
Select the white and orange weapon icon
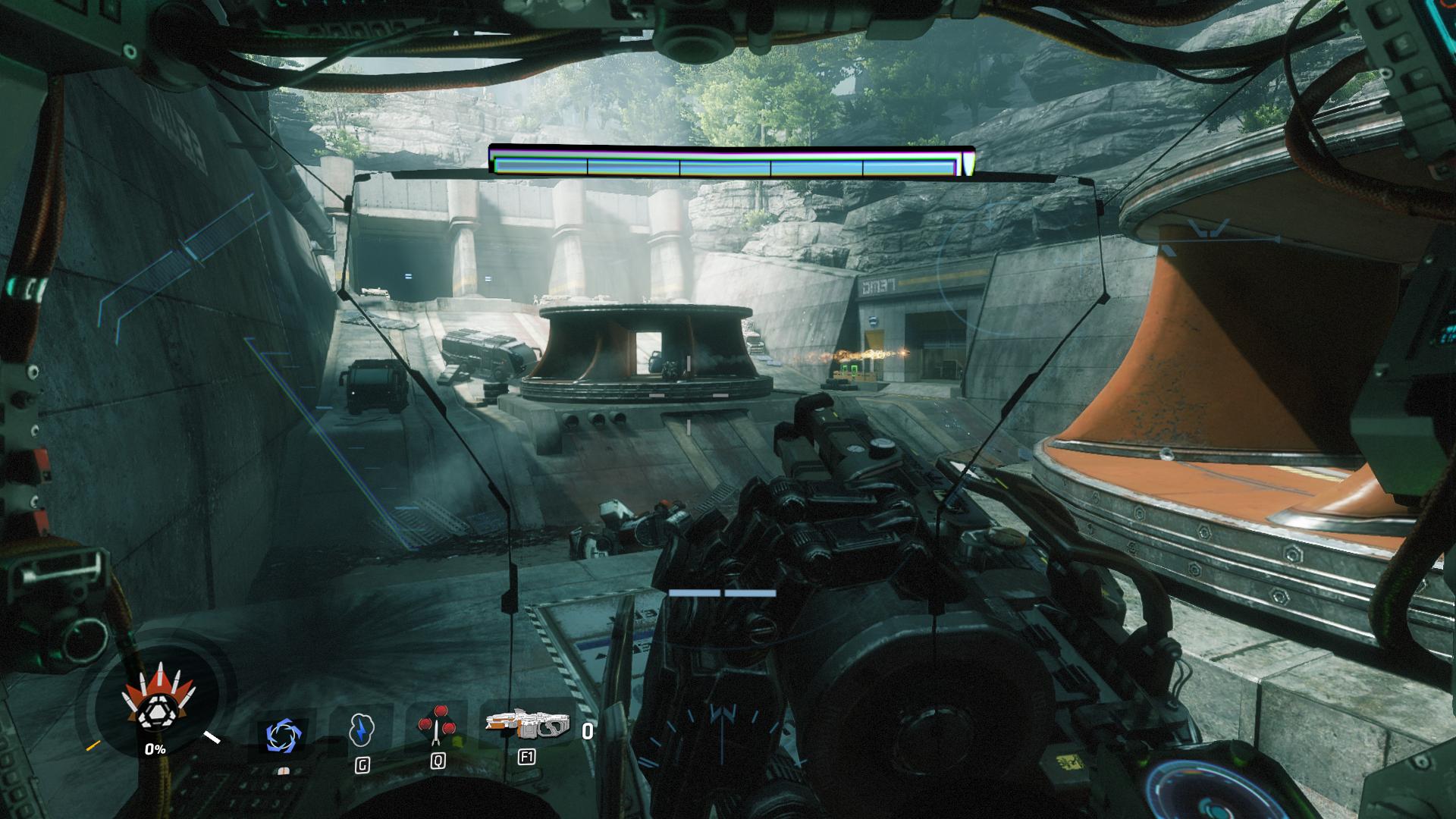(x=526, y=726)
